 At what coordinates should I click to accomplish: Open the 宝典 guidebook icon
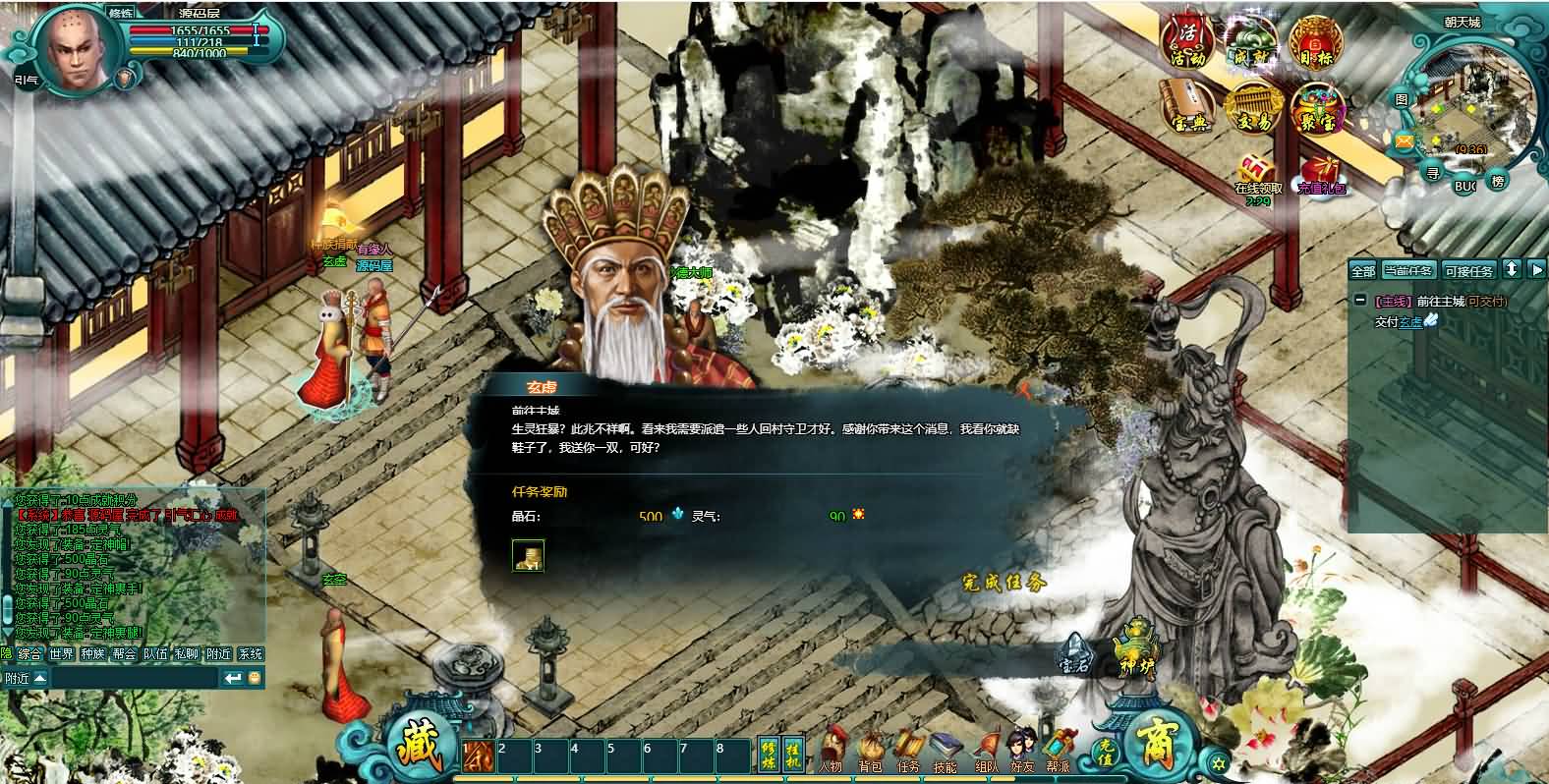pos(1189,108)
